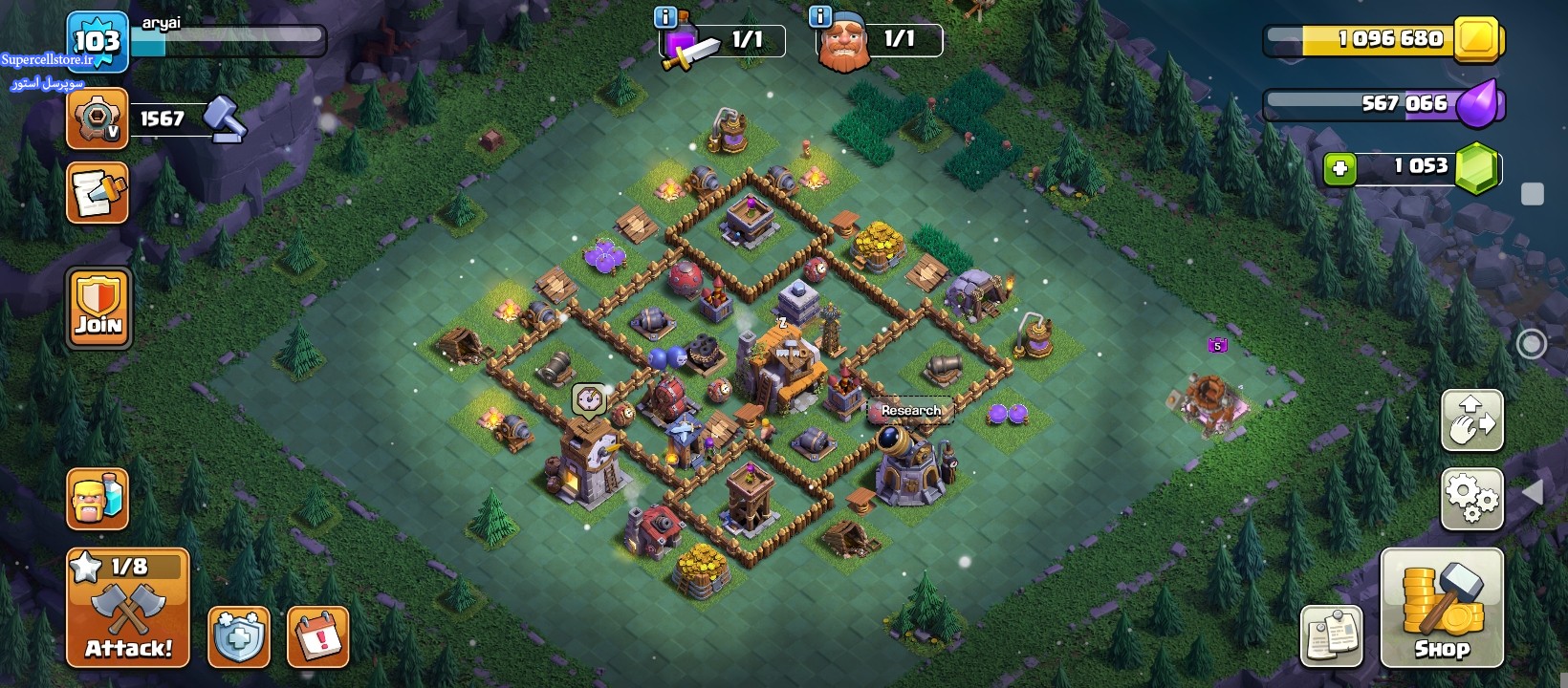Open the settings gears menu
Image resolution: width=1568 pixels, height=688 pixels.
(x=1471, y=499)
